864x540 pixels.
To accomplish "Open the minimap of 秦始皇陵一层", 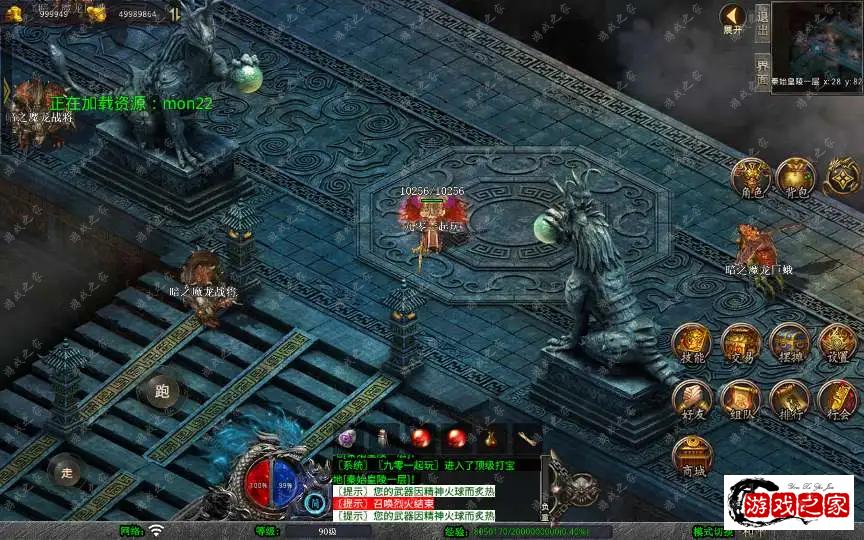I will coord(816,38).
